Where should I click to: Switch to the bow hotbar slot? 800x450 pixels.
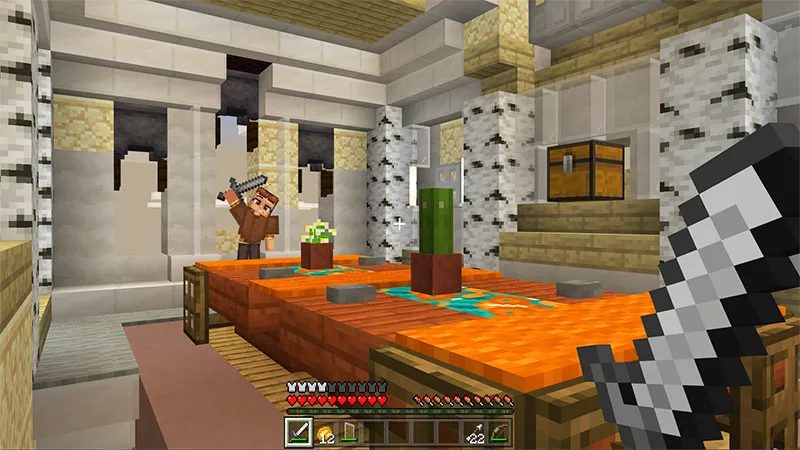(500, 432)
